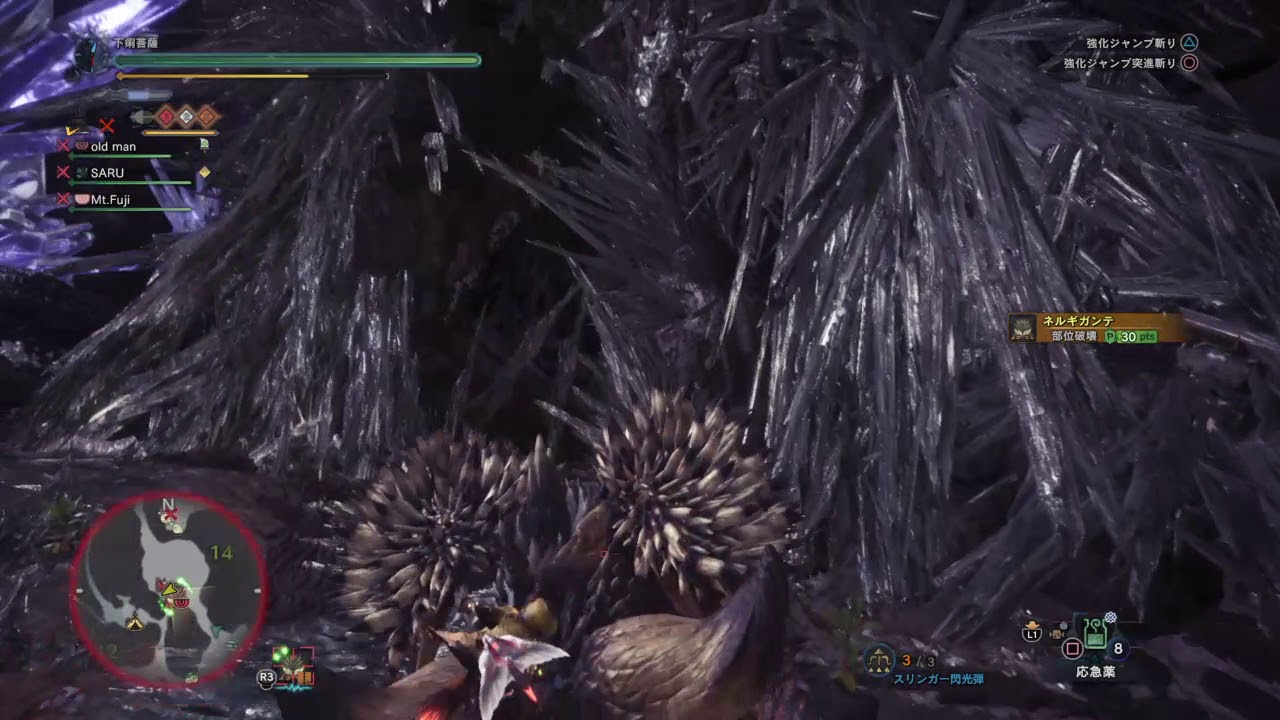Open the circular minimap

click(x=168, y=590)
